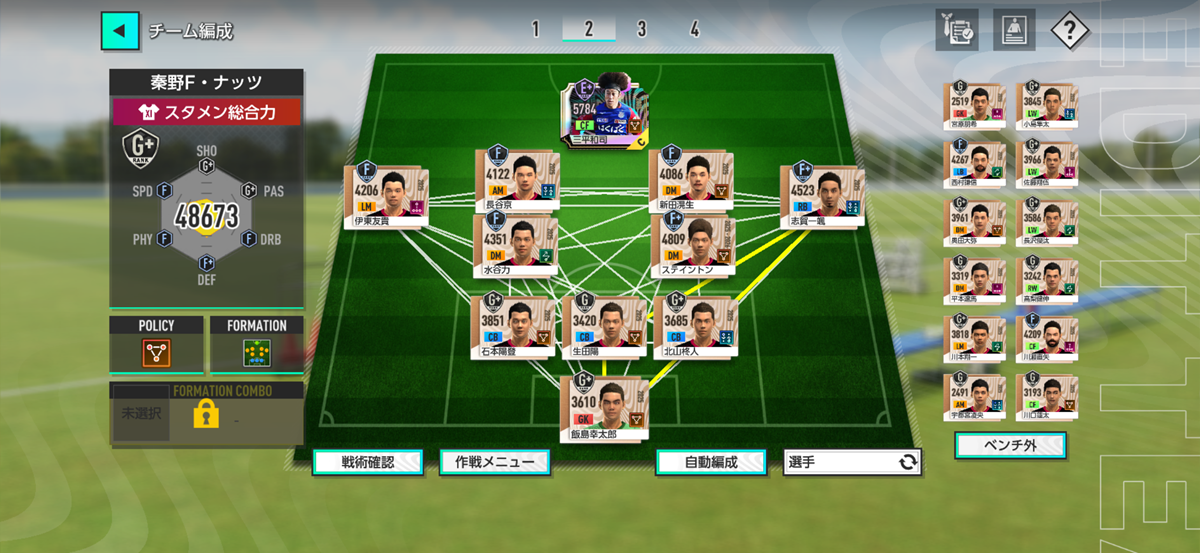Open the ベンチ外 reserves list

pyautogui.click(x=1010, y=445)
